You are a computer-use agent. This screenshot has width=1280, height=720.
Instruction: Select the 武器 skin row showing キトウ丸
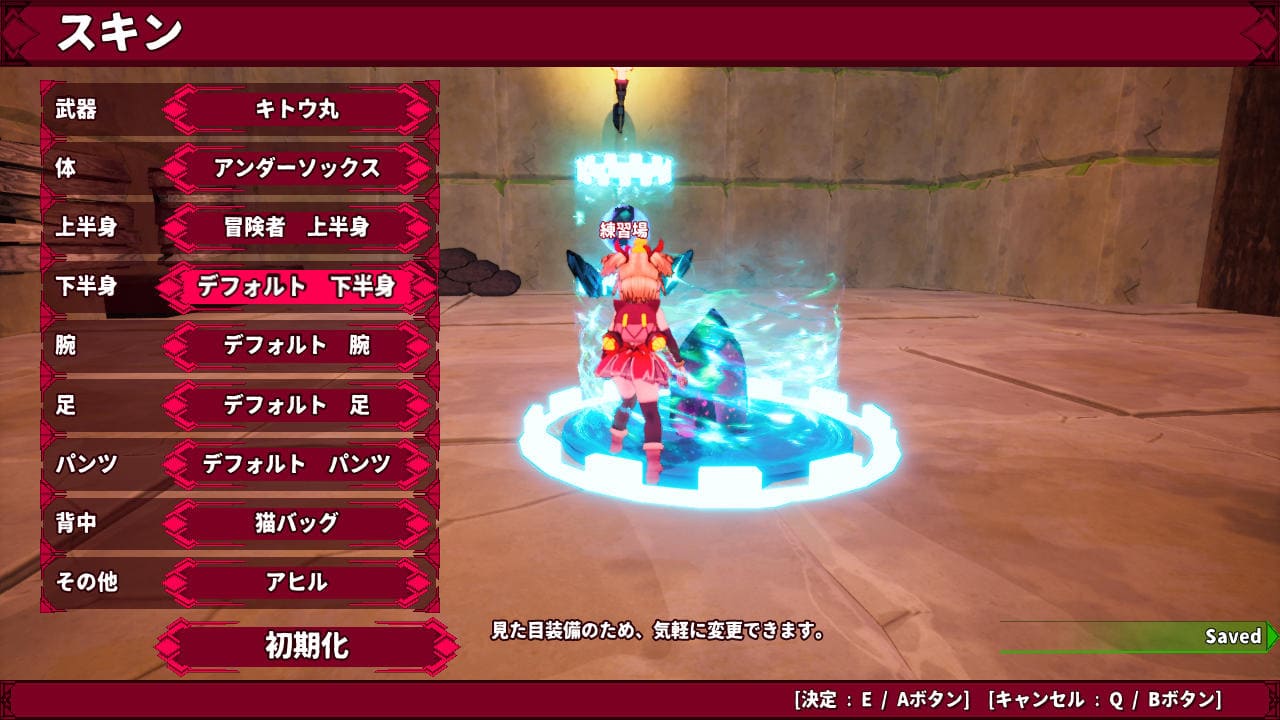click(297, 109)
